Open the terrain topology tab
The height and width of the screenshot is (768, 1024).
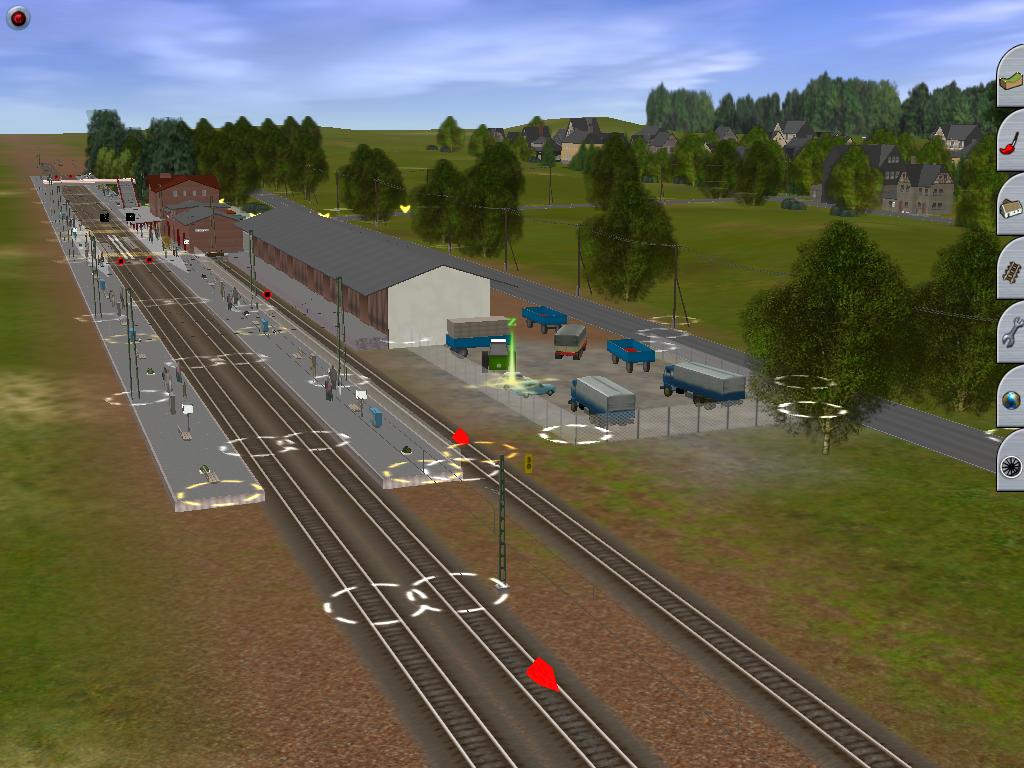(x=1011, y=77)
